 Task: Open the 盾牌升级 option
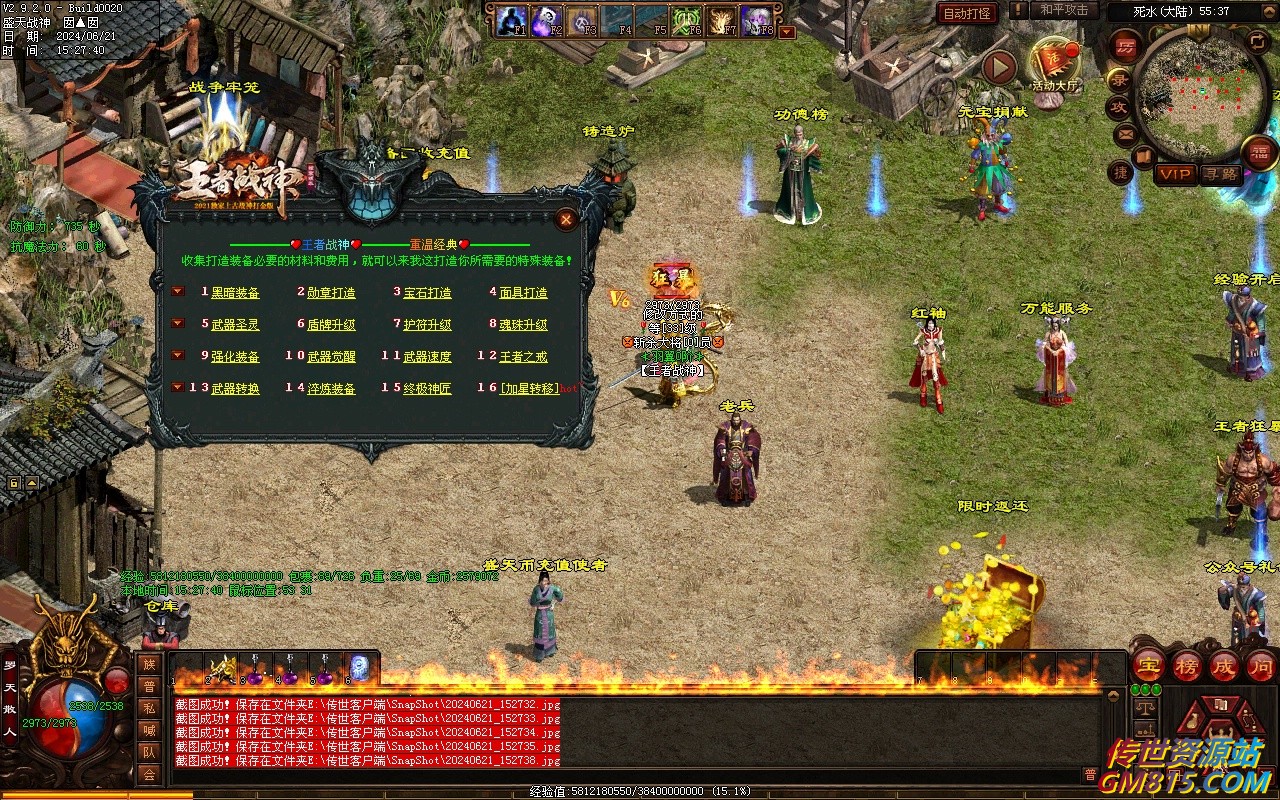pyautogui.click(x=331, y=325)
